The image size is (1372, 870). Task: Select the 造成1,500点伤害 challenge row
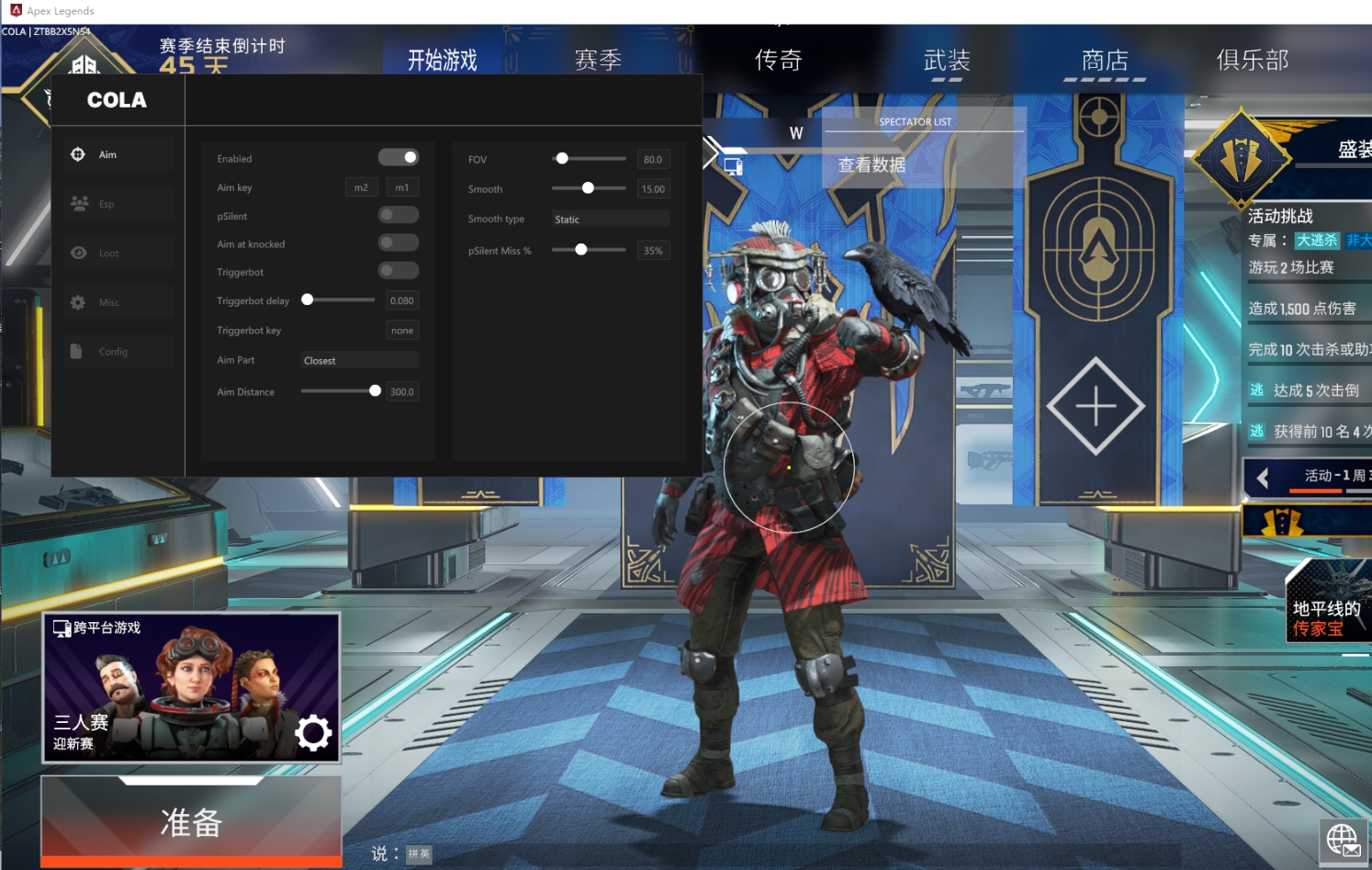pyautogui.click(x=1304, y=309)
